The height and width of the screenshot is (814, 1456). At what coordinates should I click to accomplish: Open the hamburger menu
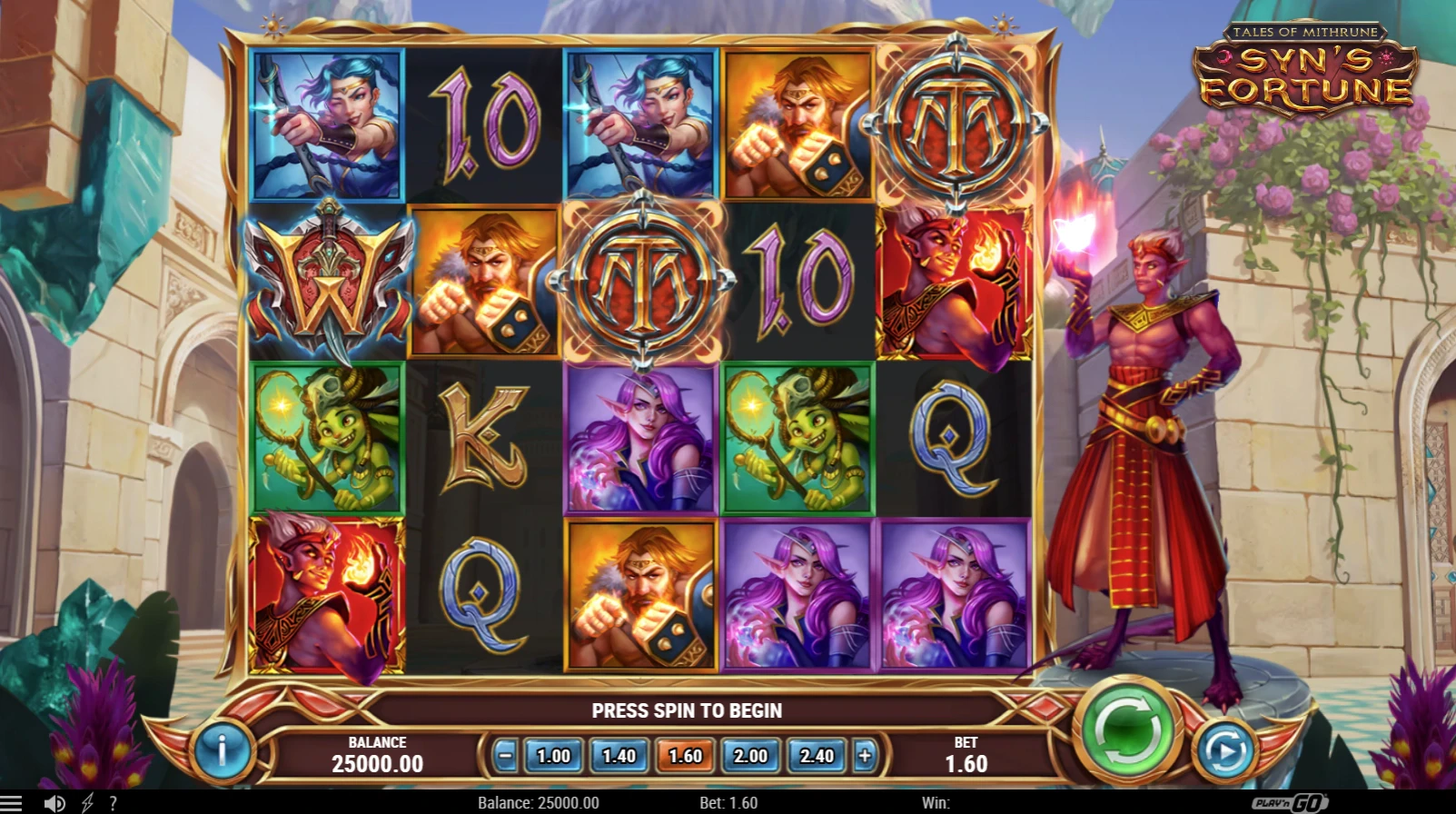[x=12, y=803]
